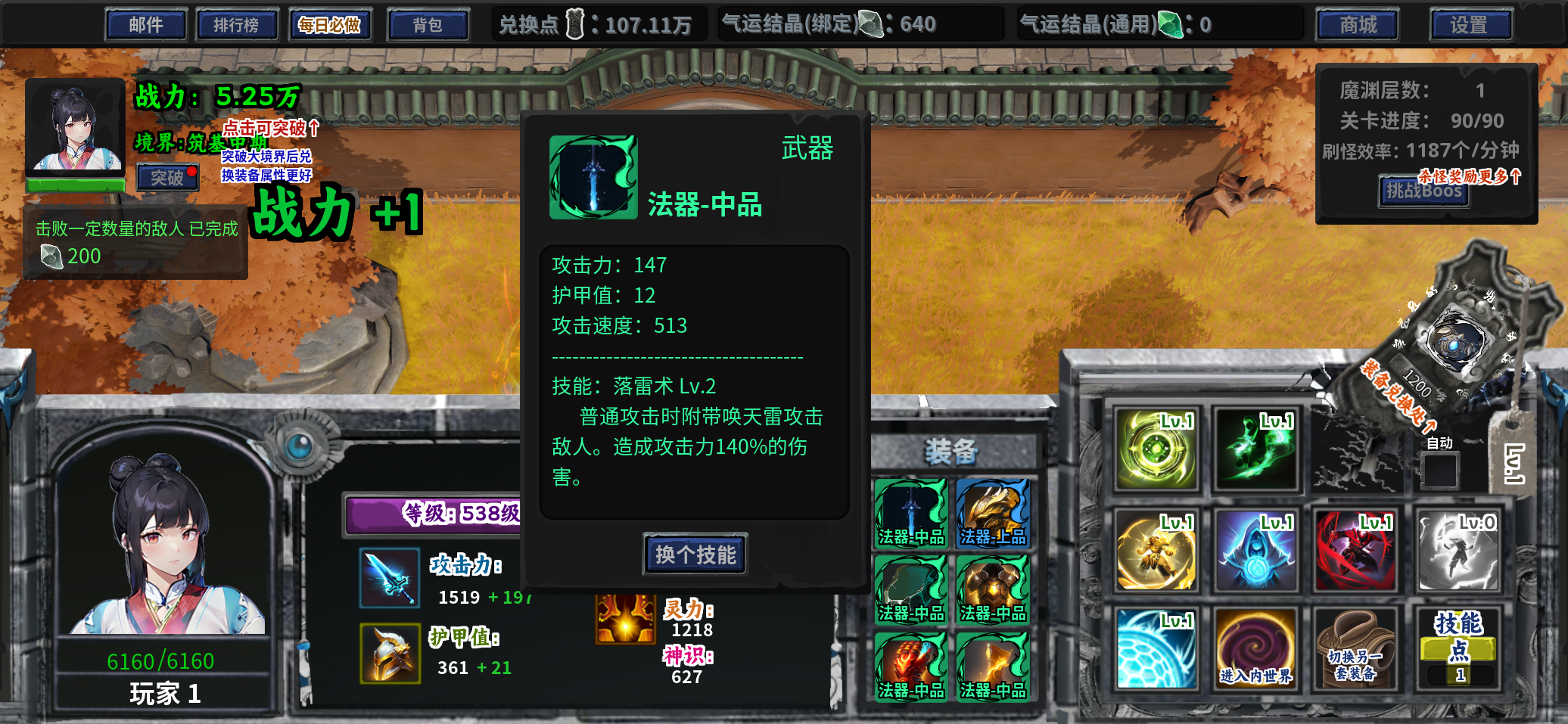
Task: Select the green orb Lv.1 skill icon
Action: point(1156,449)
